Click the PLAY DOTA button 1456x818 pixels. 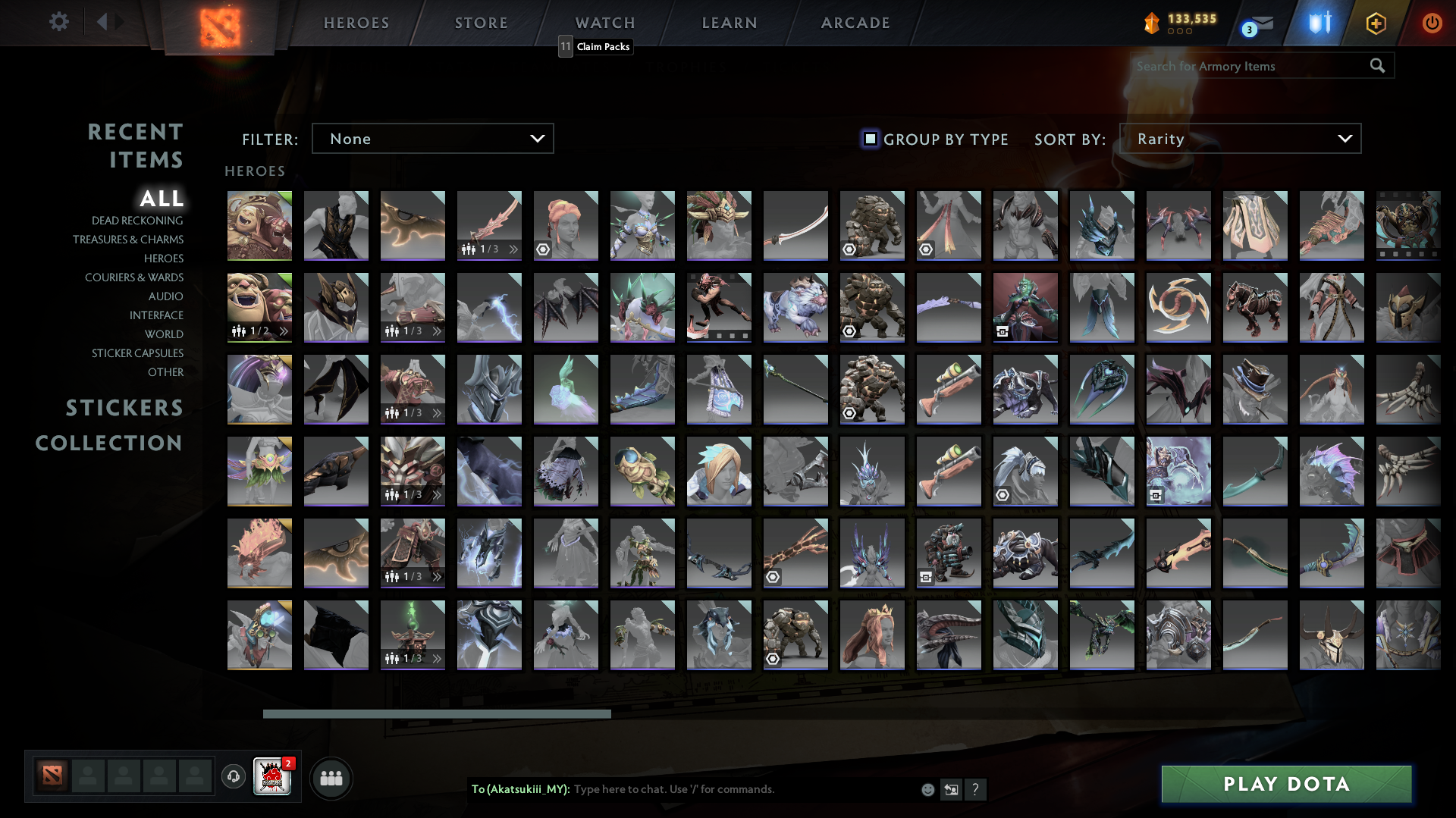1285,784
